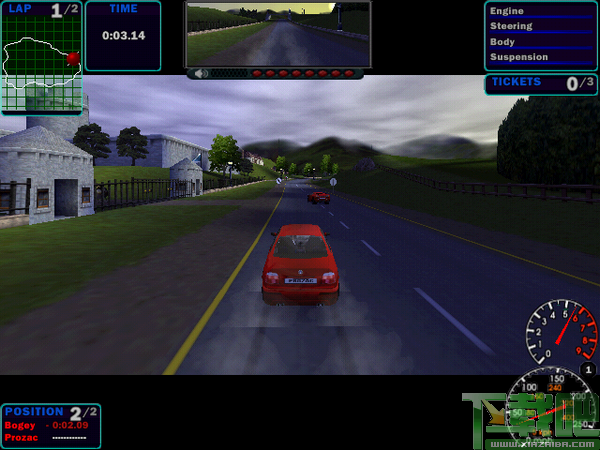The image size is (600, 450).
Task: Select the Steering damage row
Action: click(x=540, y=26)
